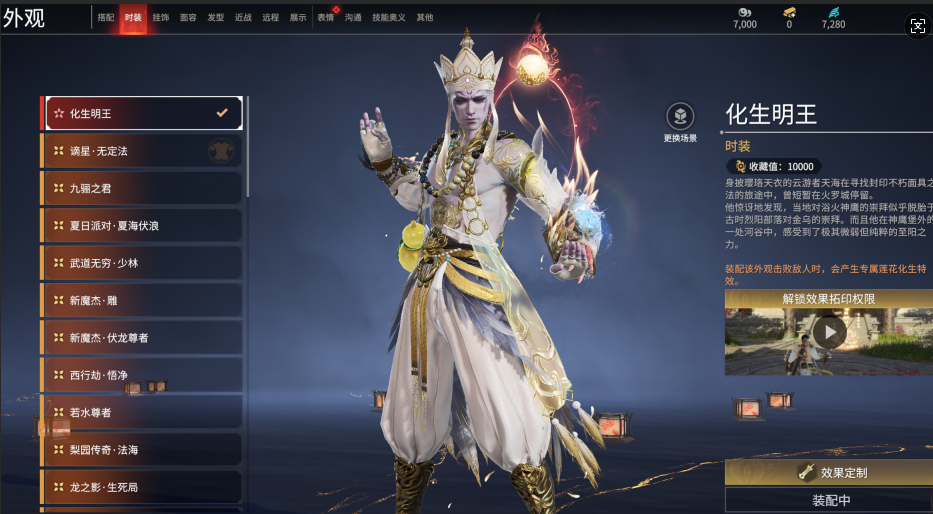Choose the 谪星·无定法 outfit
The height and width of the screenshot is (514, 933).
pos(141,151)
